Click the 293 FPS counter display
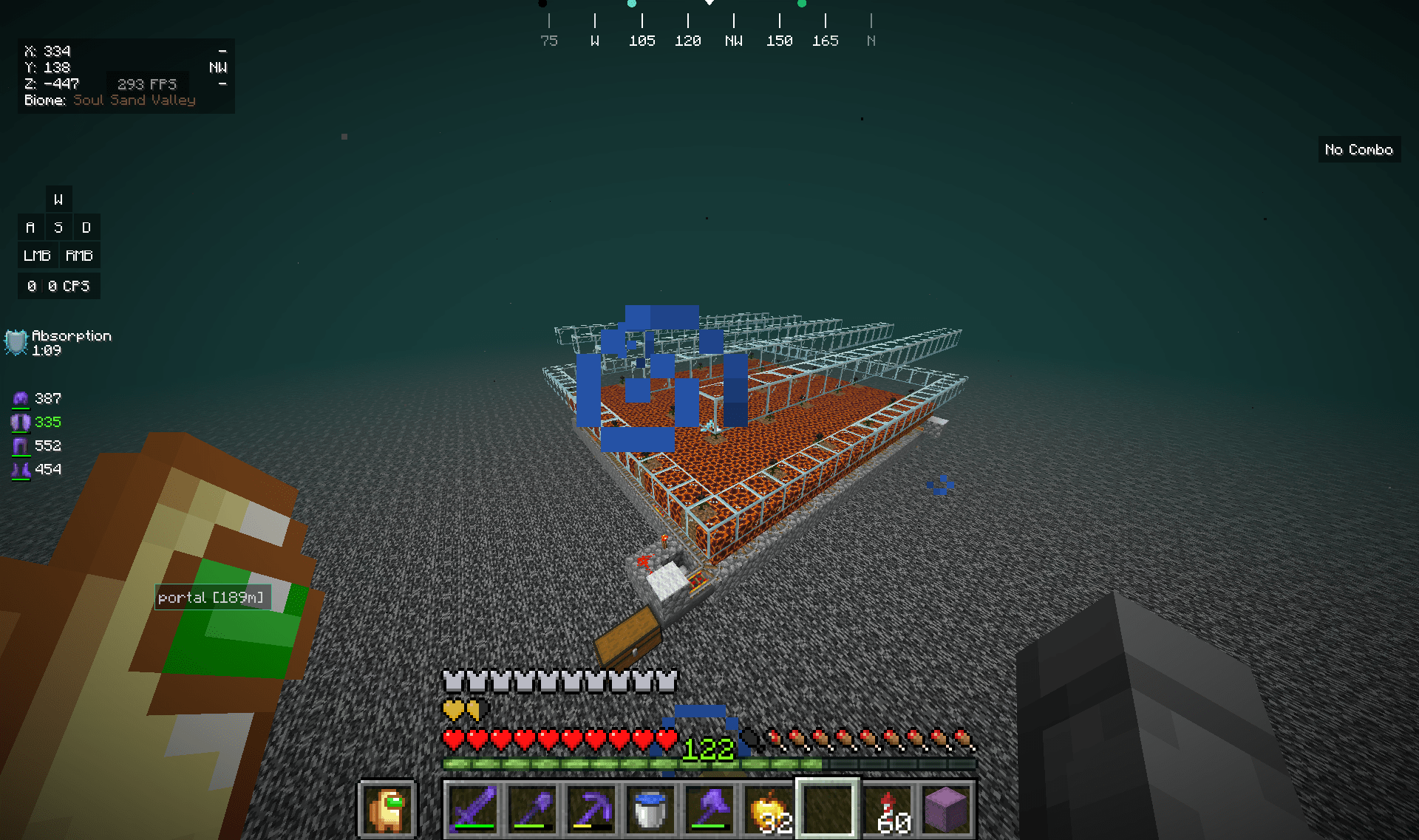The width and height of the screenshot is (1419, 840). click(x=147, y=83)
